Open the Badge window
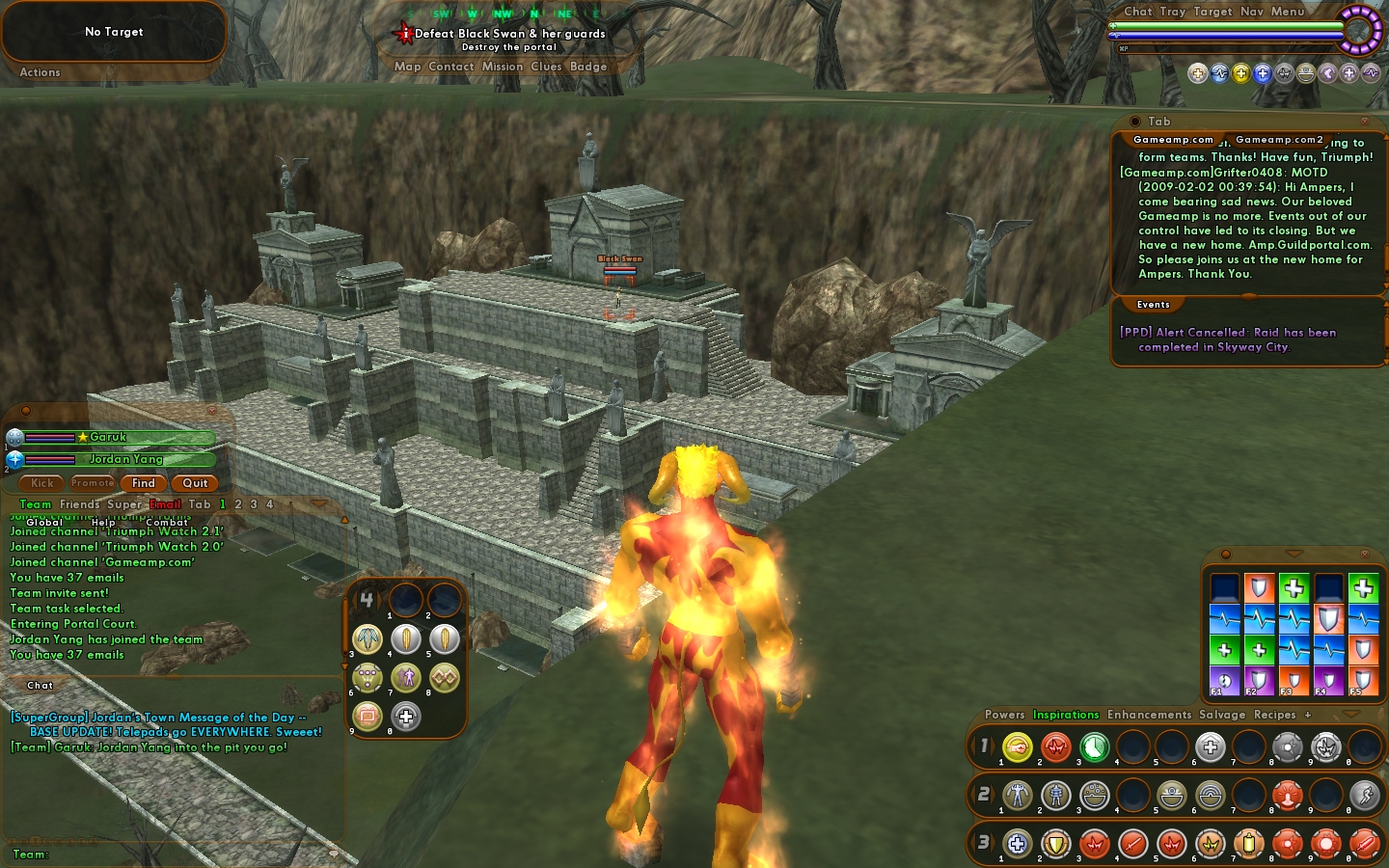The height and width of the screenshot is (868, 1389). [x=588, y=67]
